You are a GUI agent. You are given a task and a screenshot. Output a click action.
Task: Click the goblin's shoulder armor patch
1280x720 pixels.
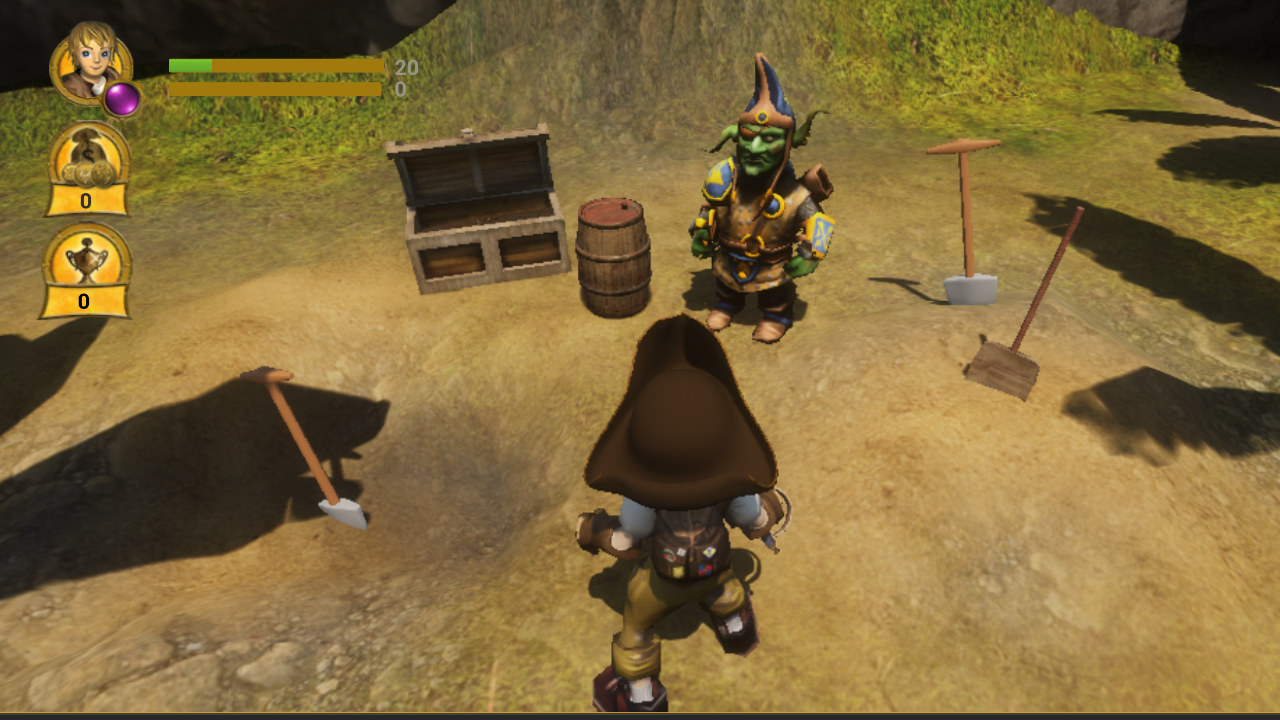pos(718,180)
